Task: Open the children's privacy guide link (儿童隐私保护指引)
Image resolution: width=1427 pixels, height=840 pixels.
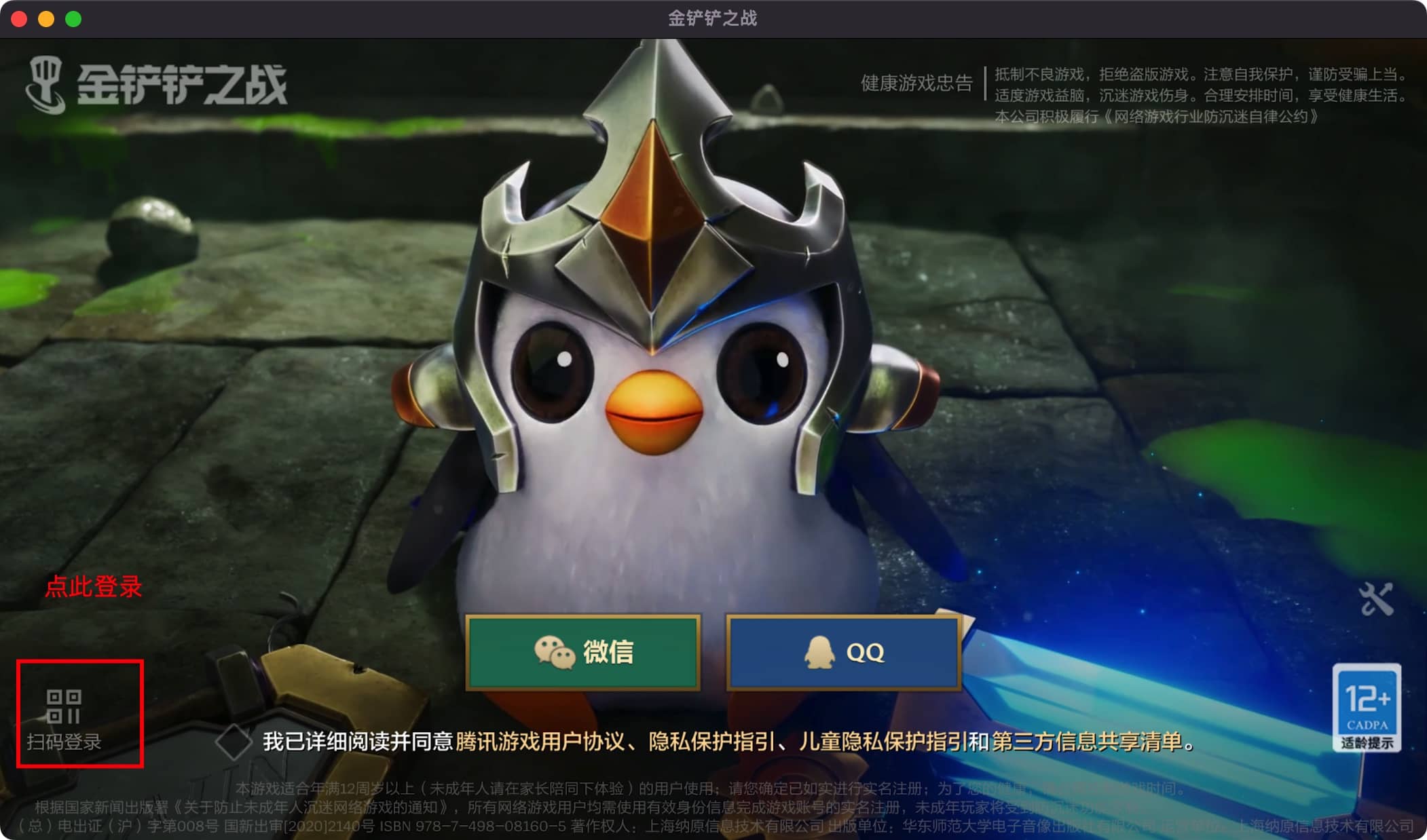Action: 883,742
